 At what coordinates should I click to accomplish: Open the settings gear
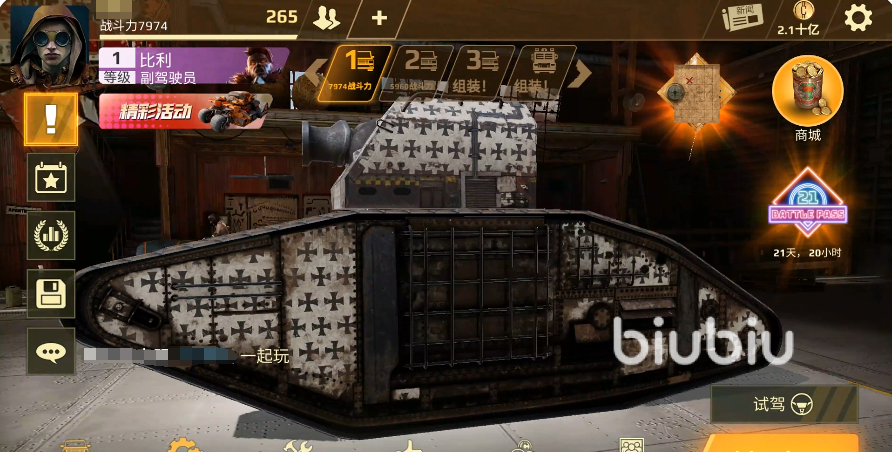(x=857, y=17)
